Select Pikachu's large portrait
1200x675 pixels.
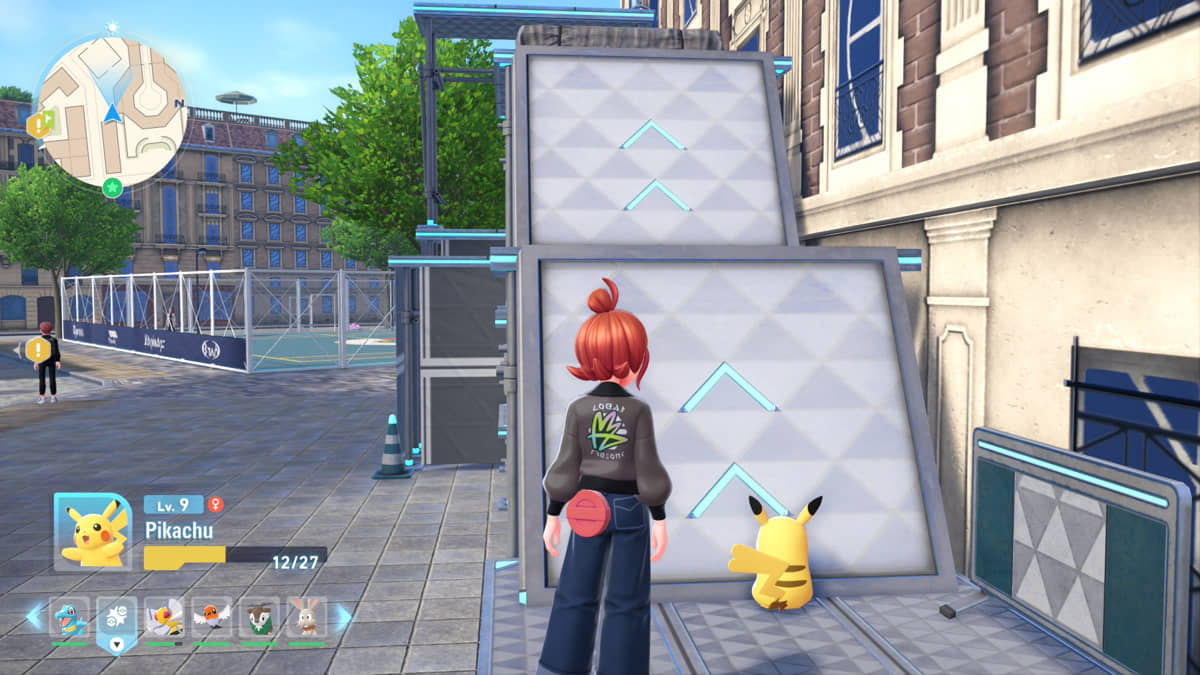(92, 532)
